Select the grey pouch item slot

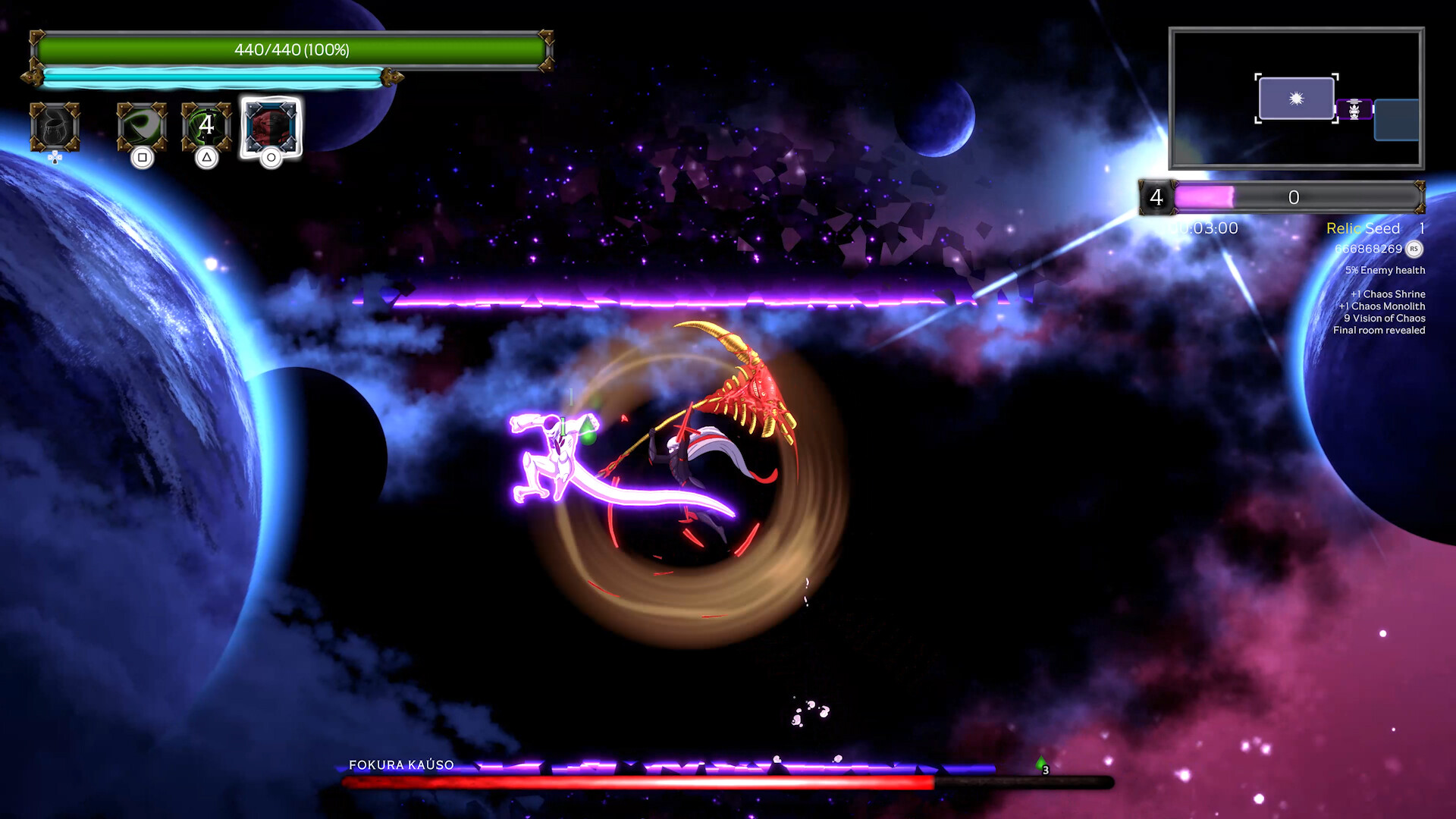point(55,127)
